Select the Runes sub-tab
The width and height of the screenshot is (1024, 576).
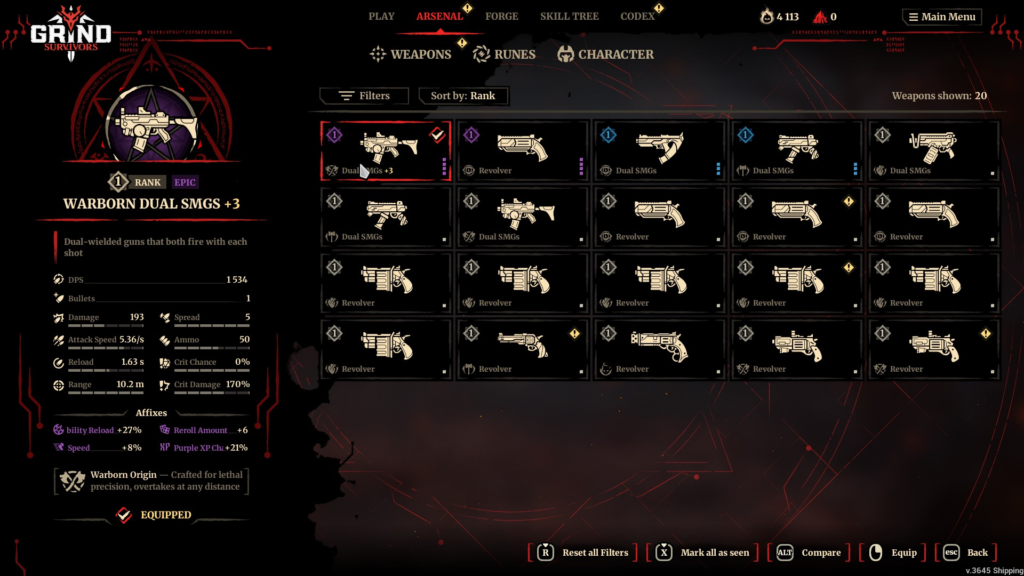coord(504,54)
